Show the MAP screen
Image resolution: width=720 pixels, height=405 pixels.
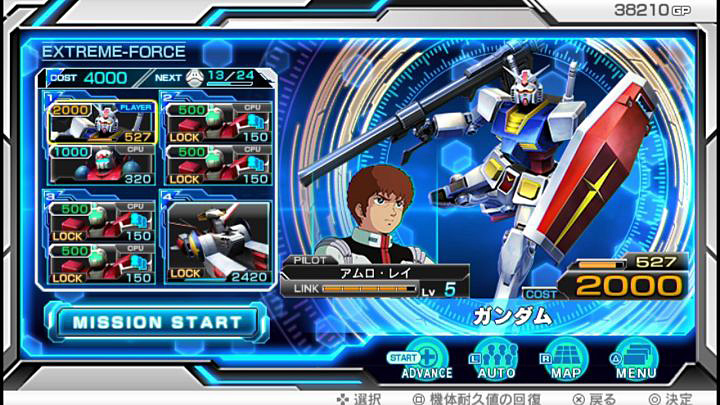(x=564, y=359)
